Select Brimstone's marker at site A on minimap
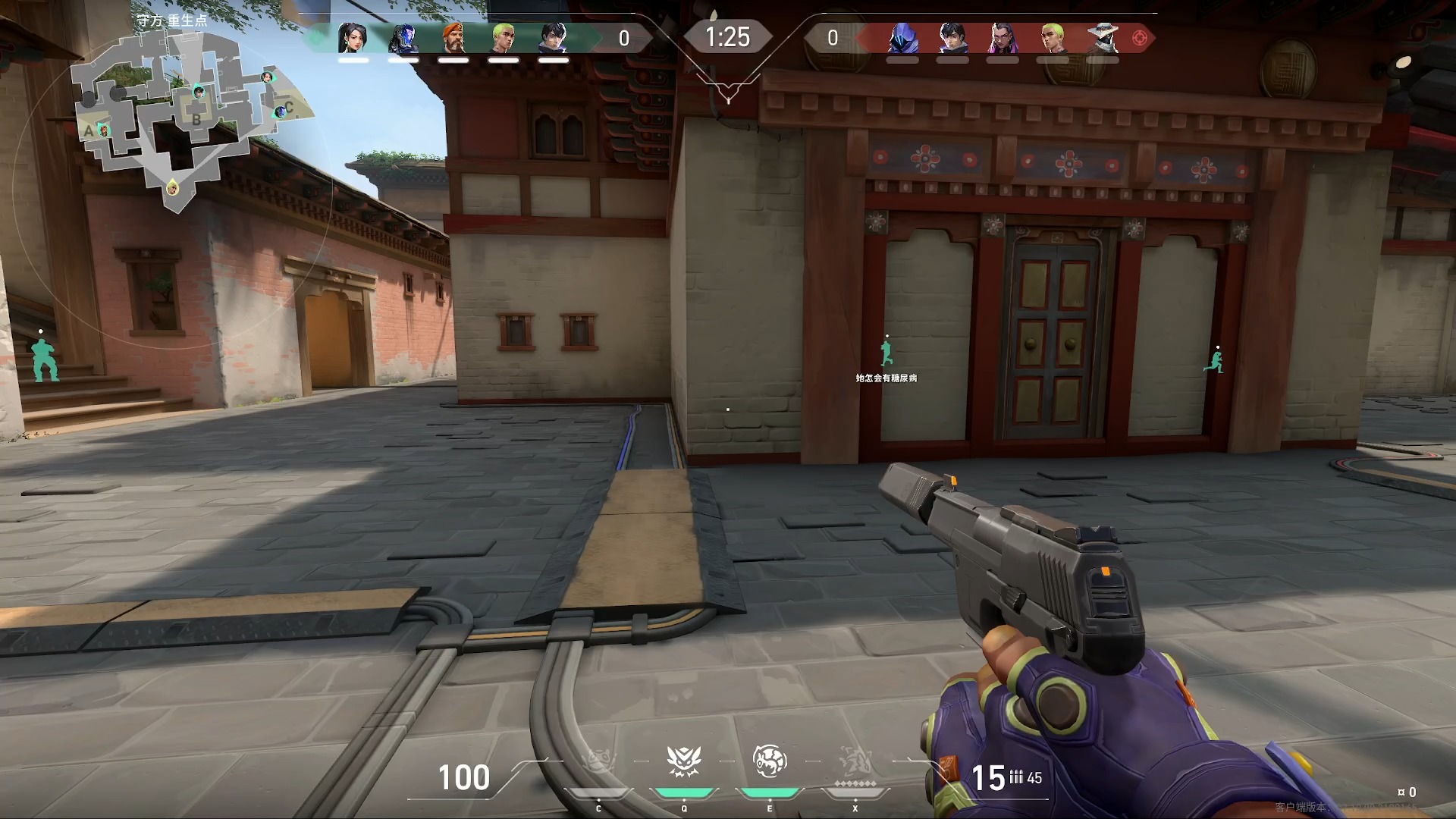The height and width of the screenshot is (819, 1456). [104, 130]
